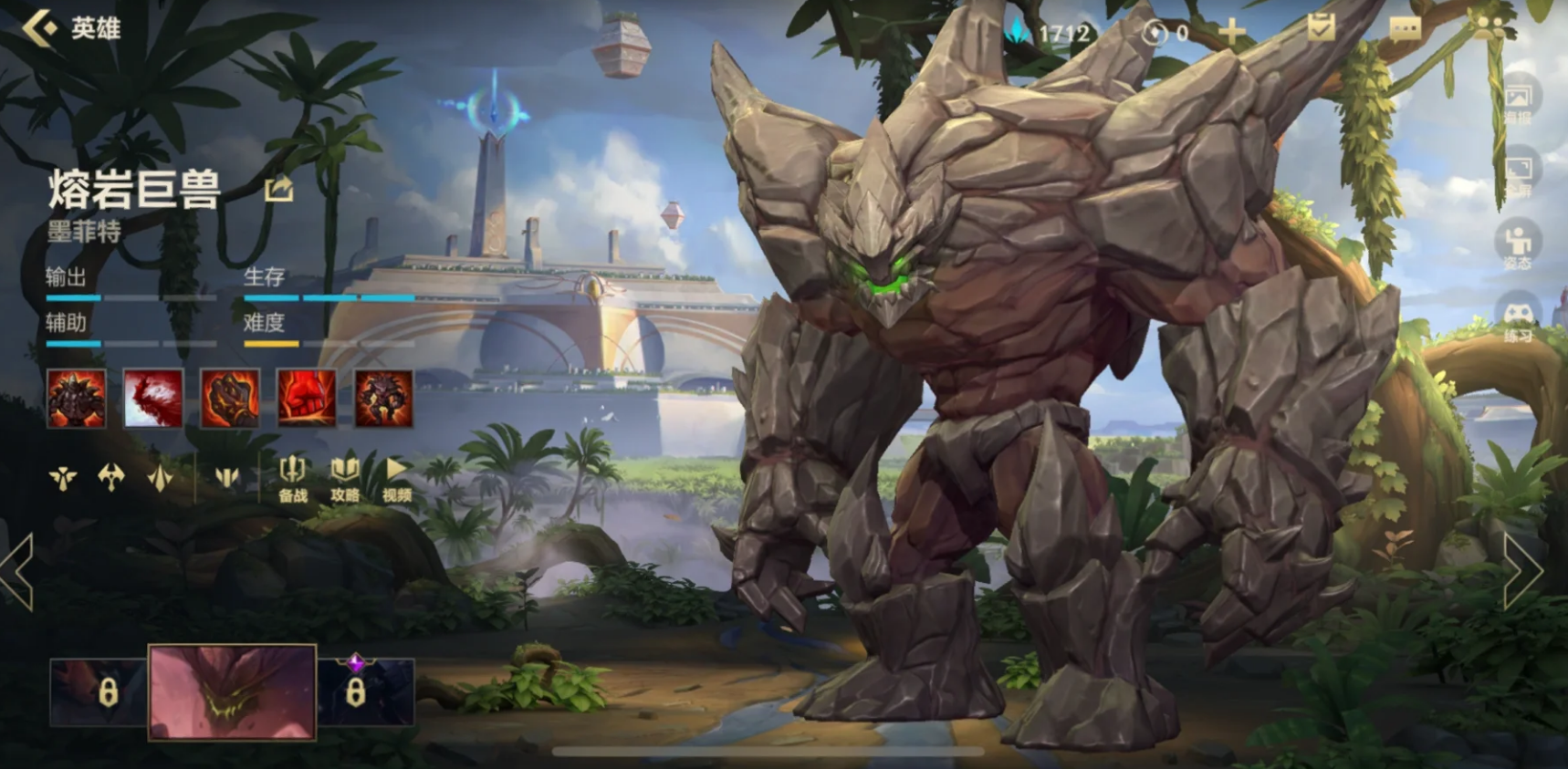Go to next hero with right arrow
Screen dimensions: 1568x769
1522,571
